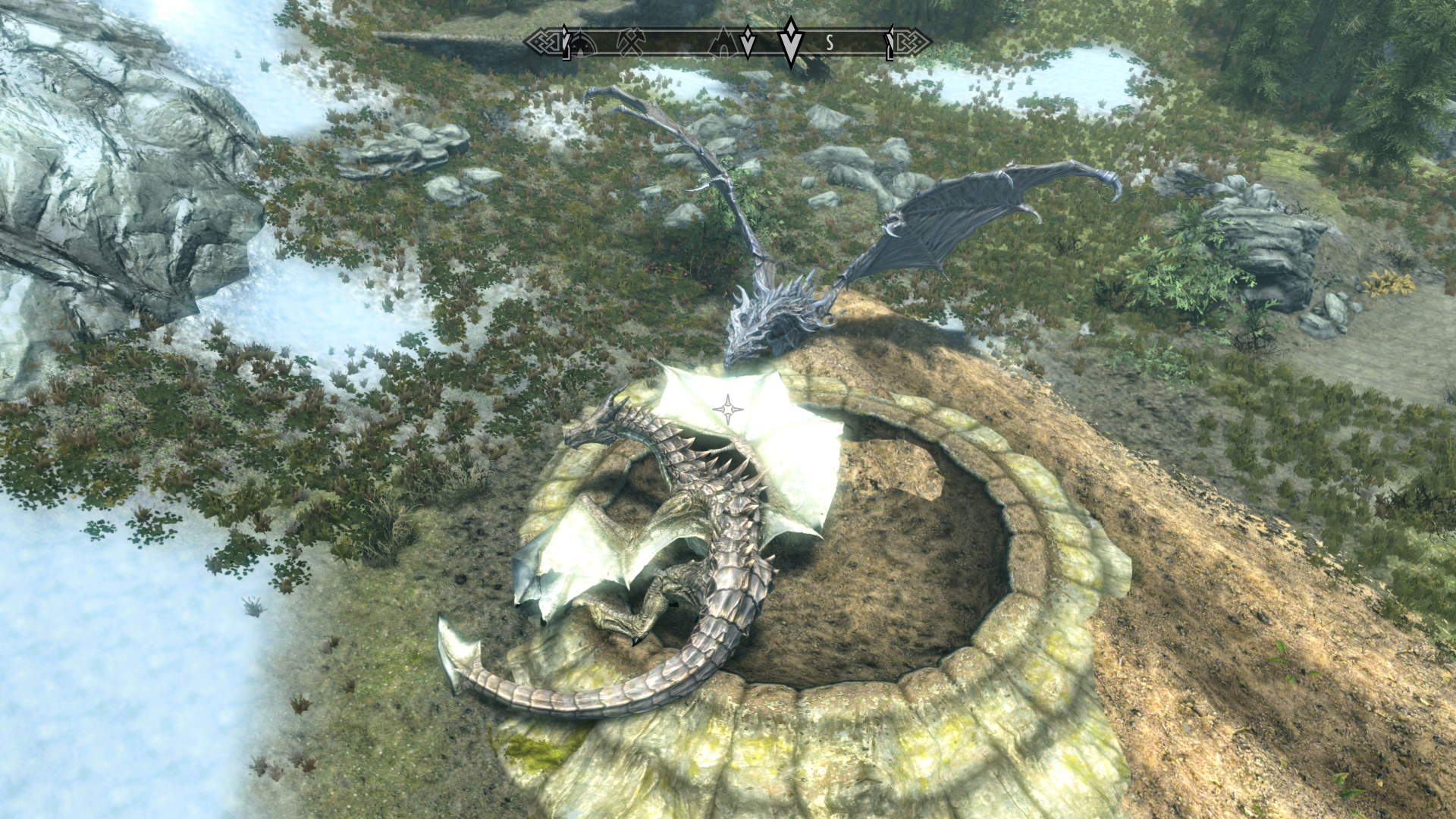Select the smaller quest arrow beside the cave
Screen dimensions: 1456x819
tap(748, 42)
